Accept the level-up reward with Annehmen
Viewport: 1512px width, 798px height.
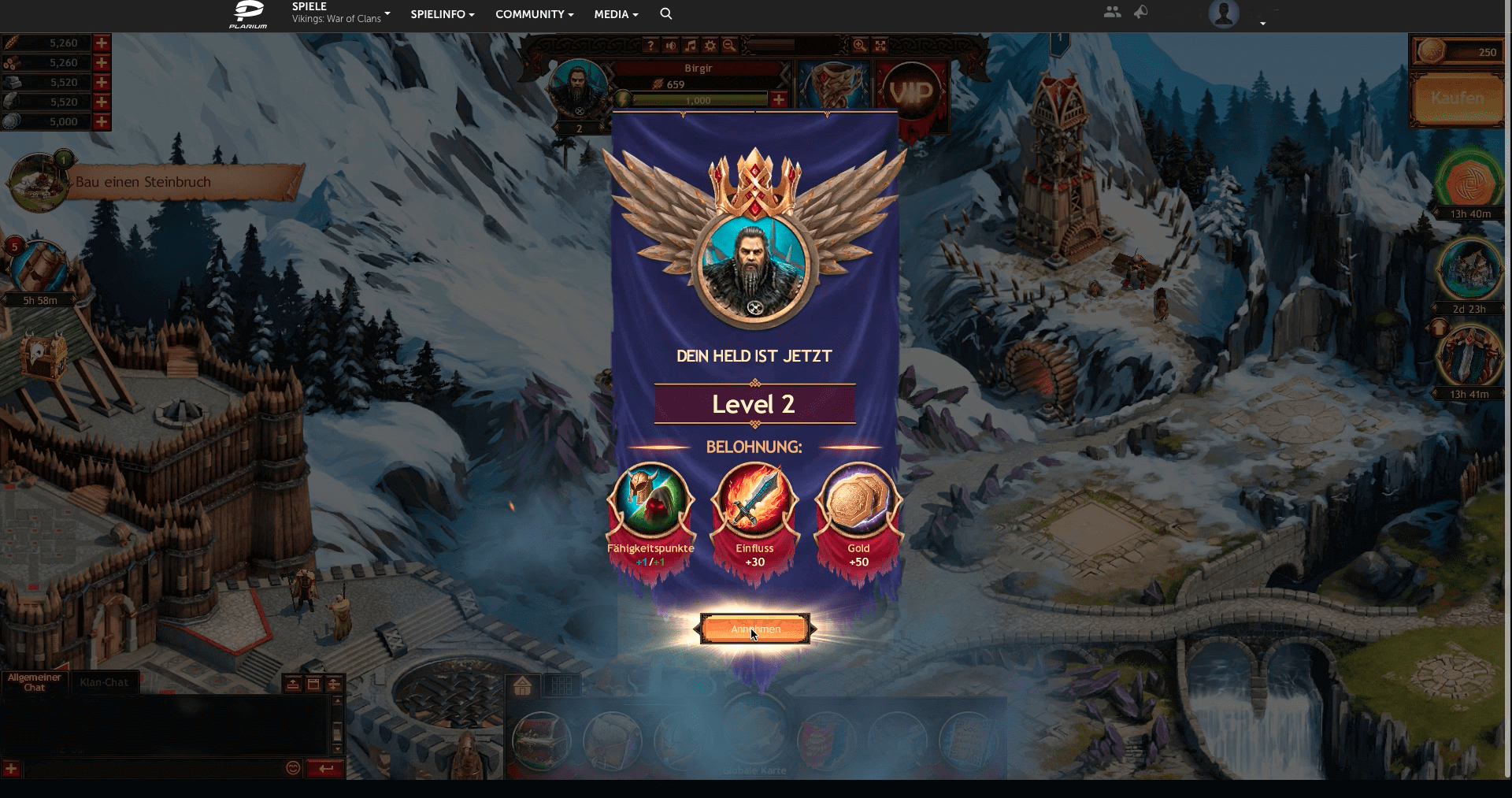tap(755, 629)
